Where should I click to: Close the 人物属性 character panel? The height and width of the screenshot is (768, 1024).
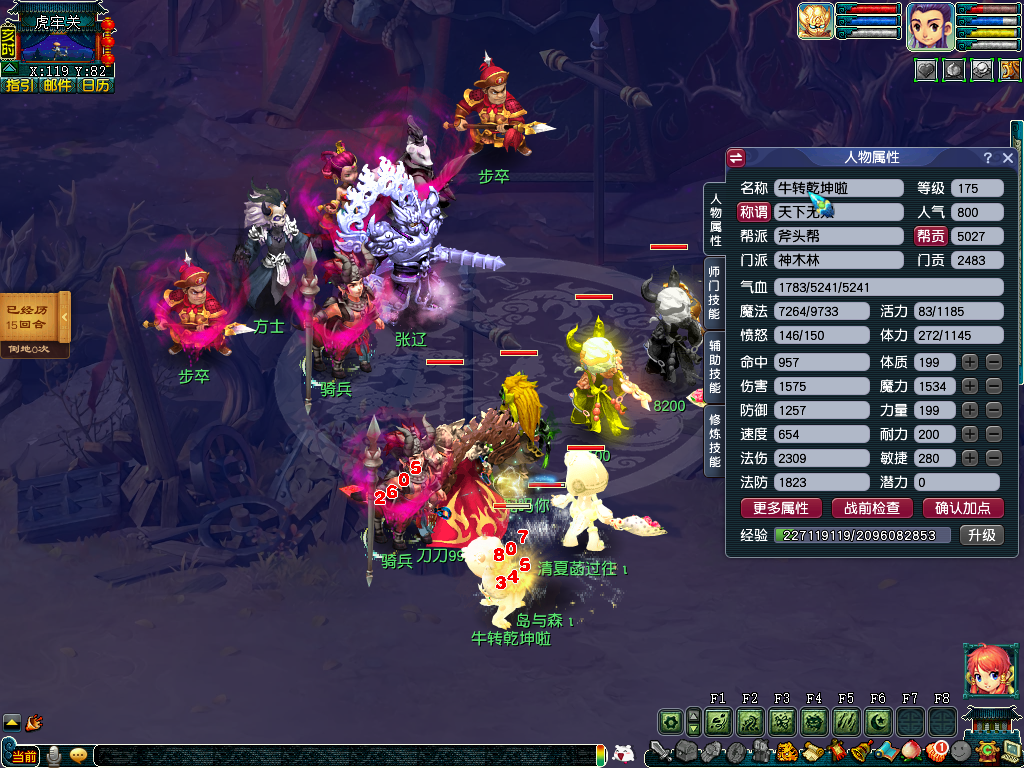[1007, 158]
